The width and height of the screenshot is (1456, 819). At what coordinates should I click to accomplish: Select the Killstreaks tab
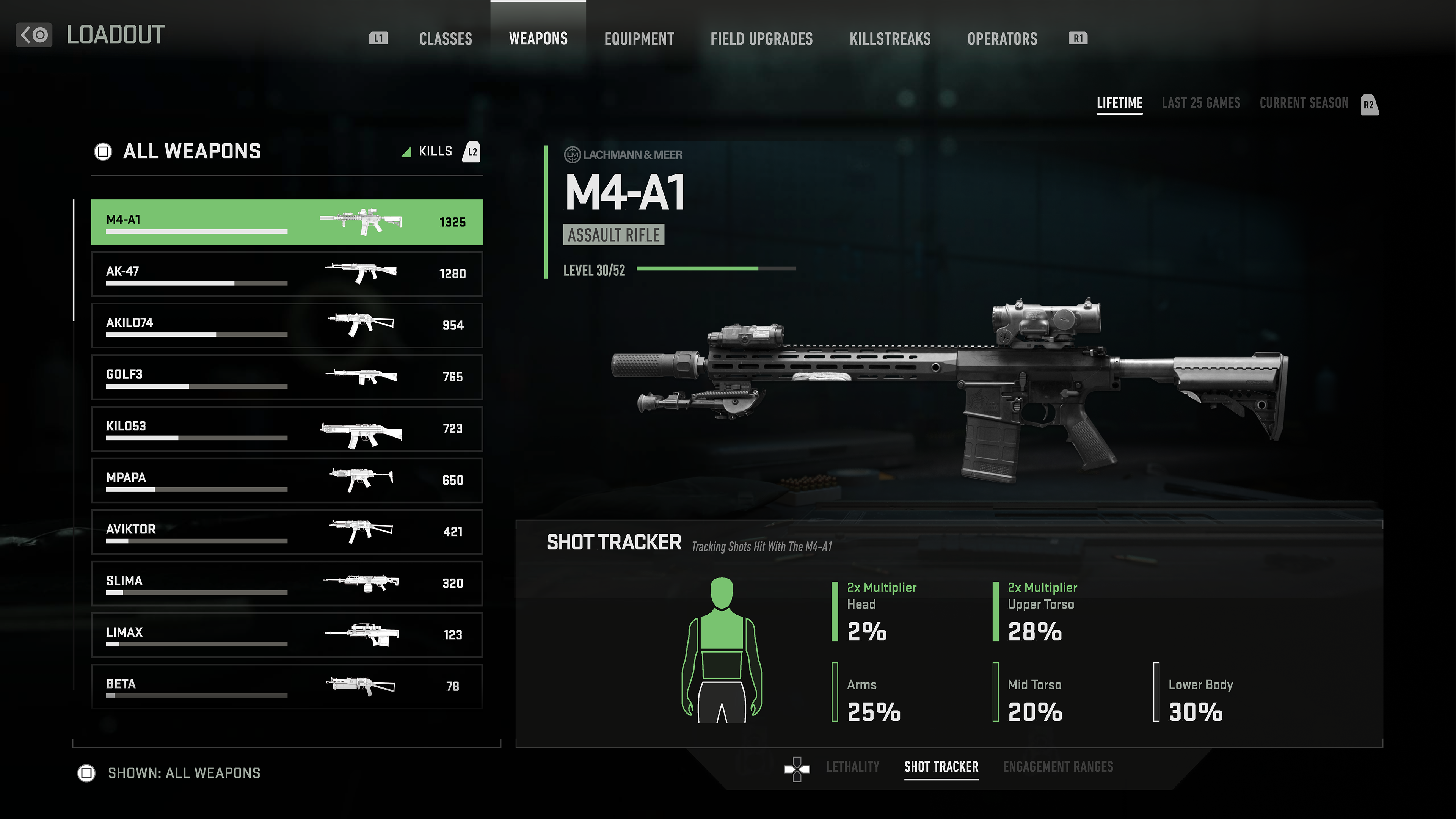tap(890, 38)
